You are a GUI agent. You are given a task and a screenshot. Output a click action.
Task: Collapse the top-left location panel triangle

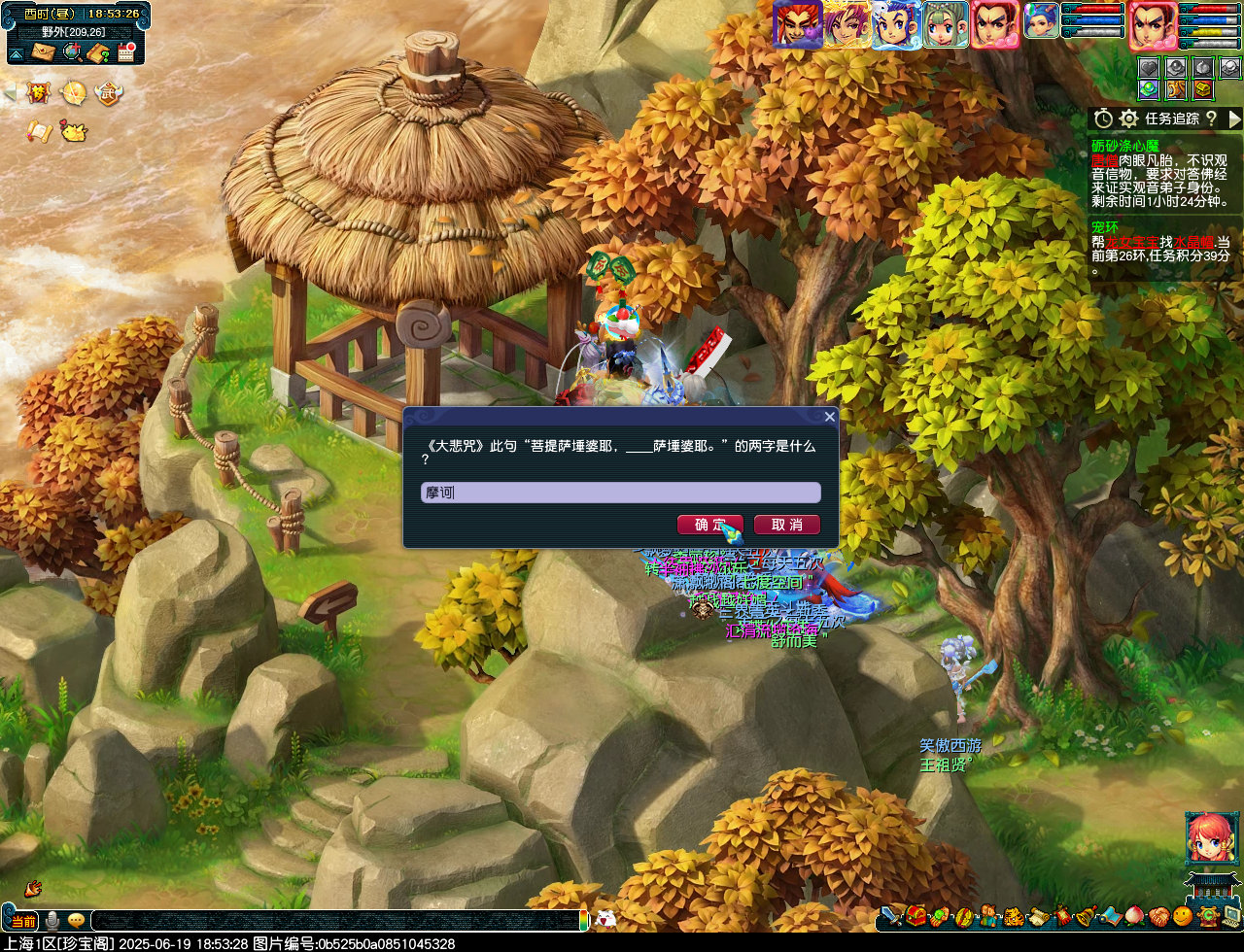pos(16,54)
